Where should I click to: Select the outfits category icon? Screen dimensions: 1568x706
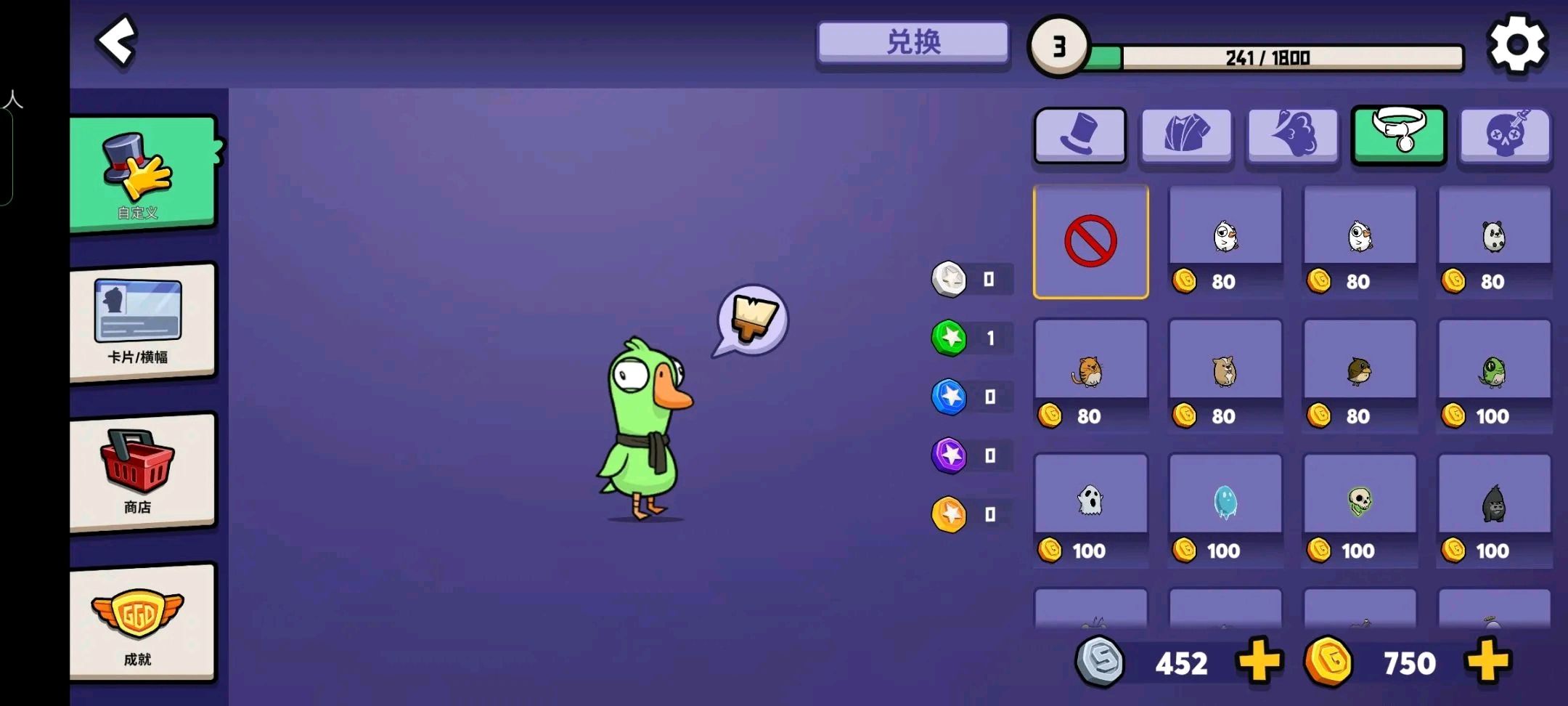(1185, 137)
